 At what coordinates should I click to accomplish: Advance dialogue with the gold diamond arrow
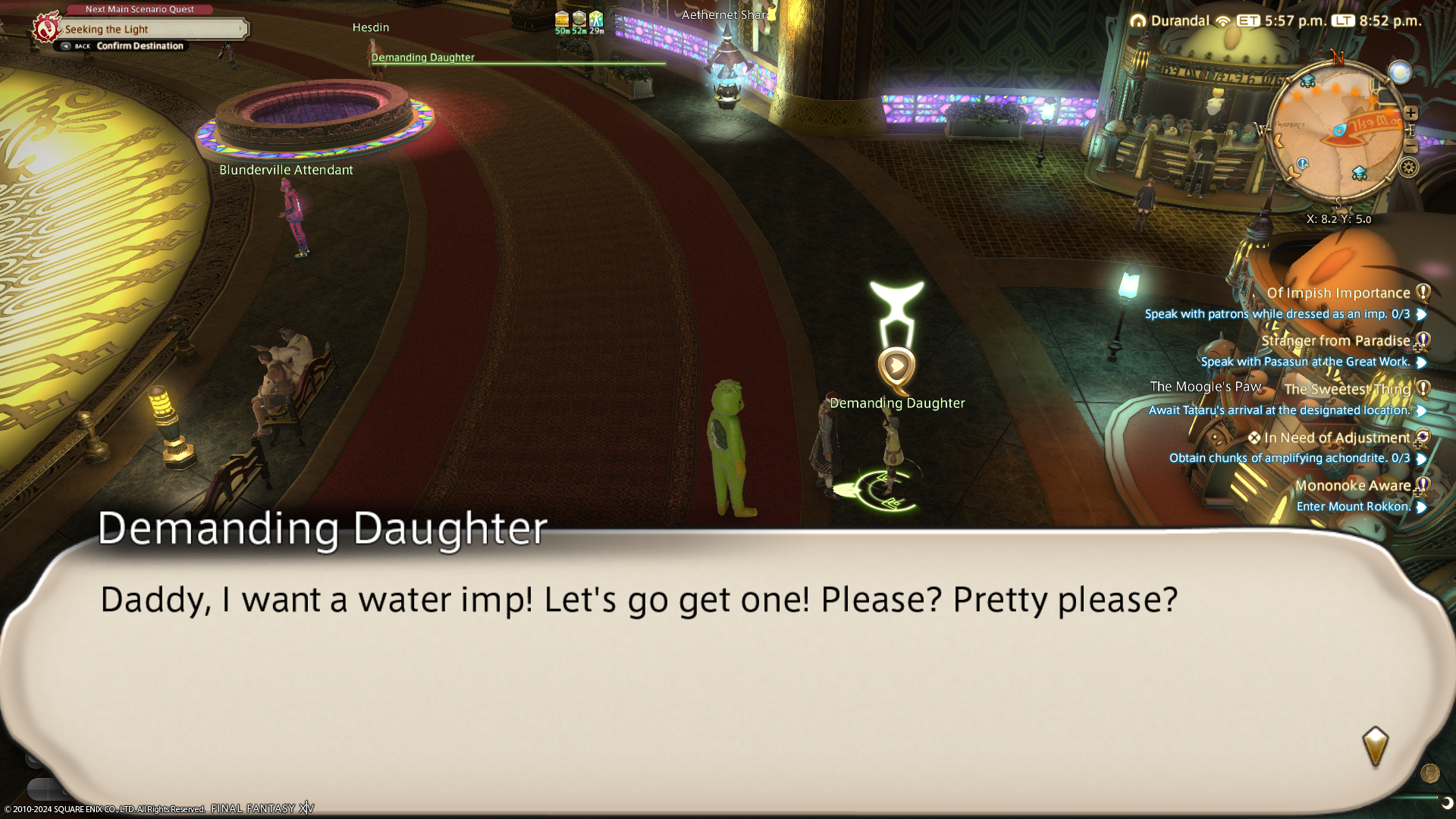click(1375, 745)
